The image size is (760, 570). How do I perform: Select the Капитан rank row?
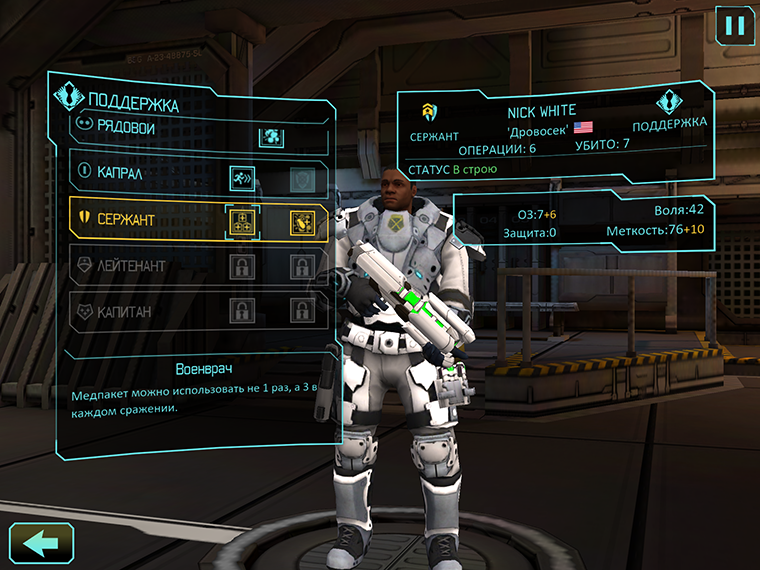click(x=124, y=311)
